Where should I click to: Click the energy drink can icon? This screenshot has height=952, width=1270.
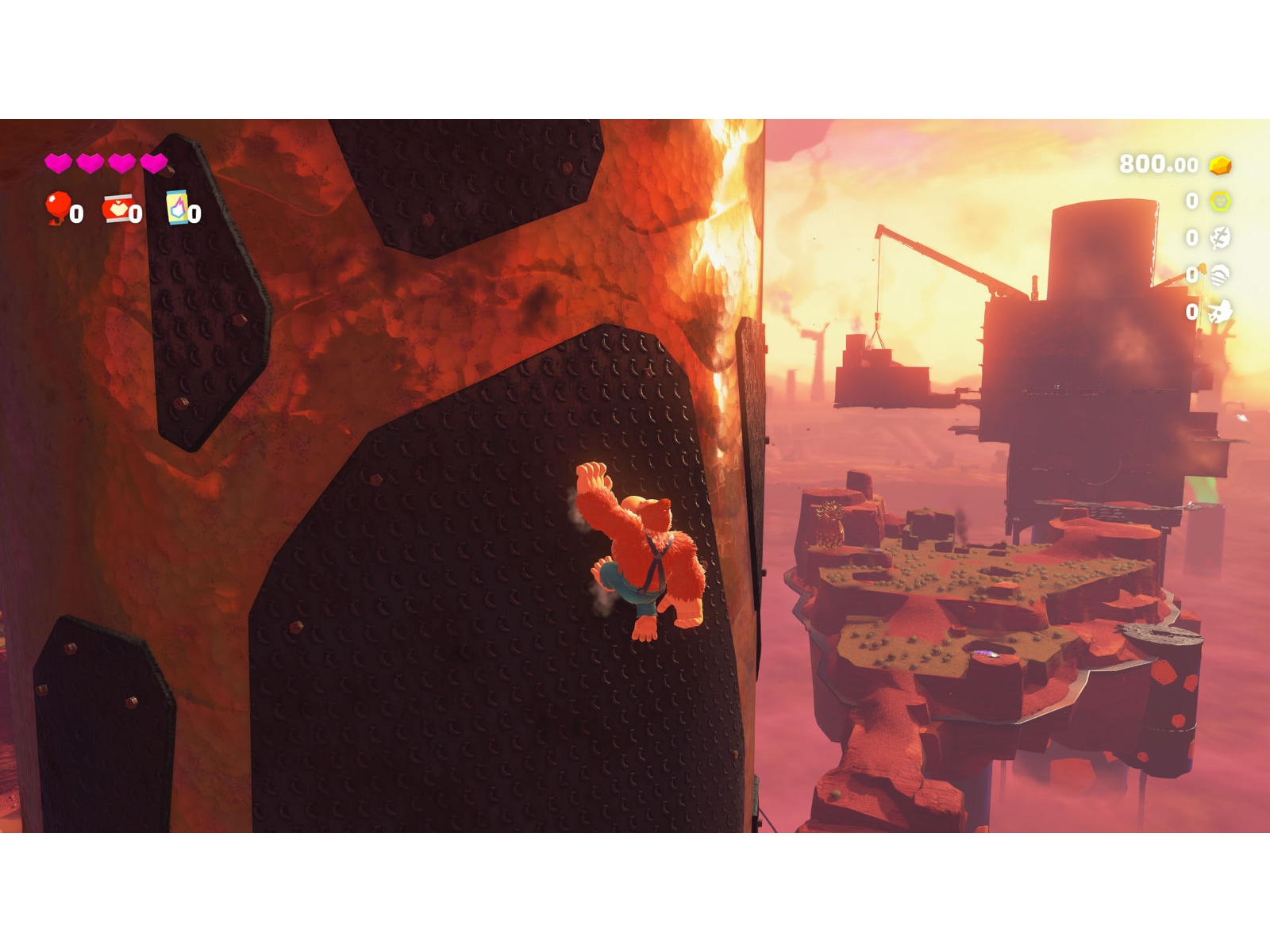coord(177,208)
